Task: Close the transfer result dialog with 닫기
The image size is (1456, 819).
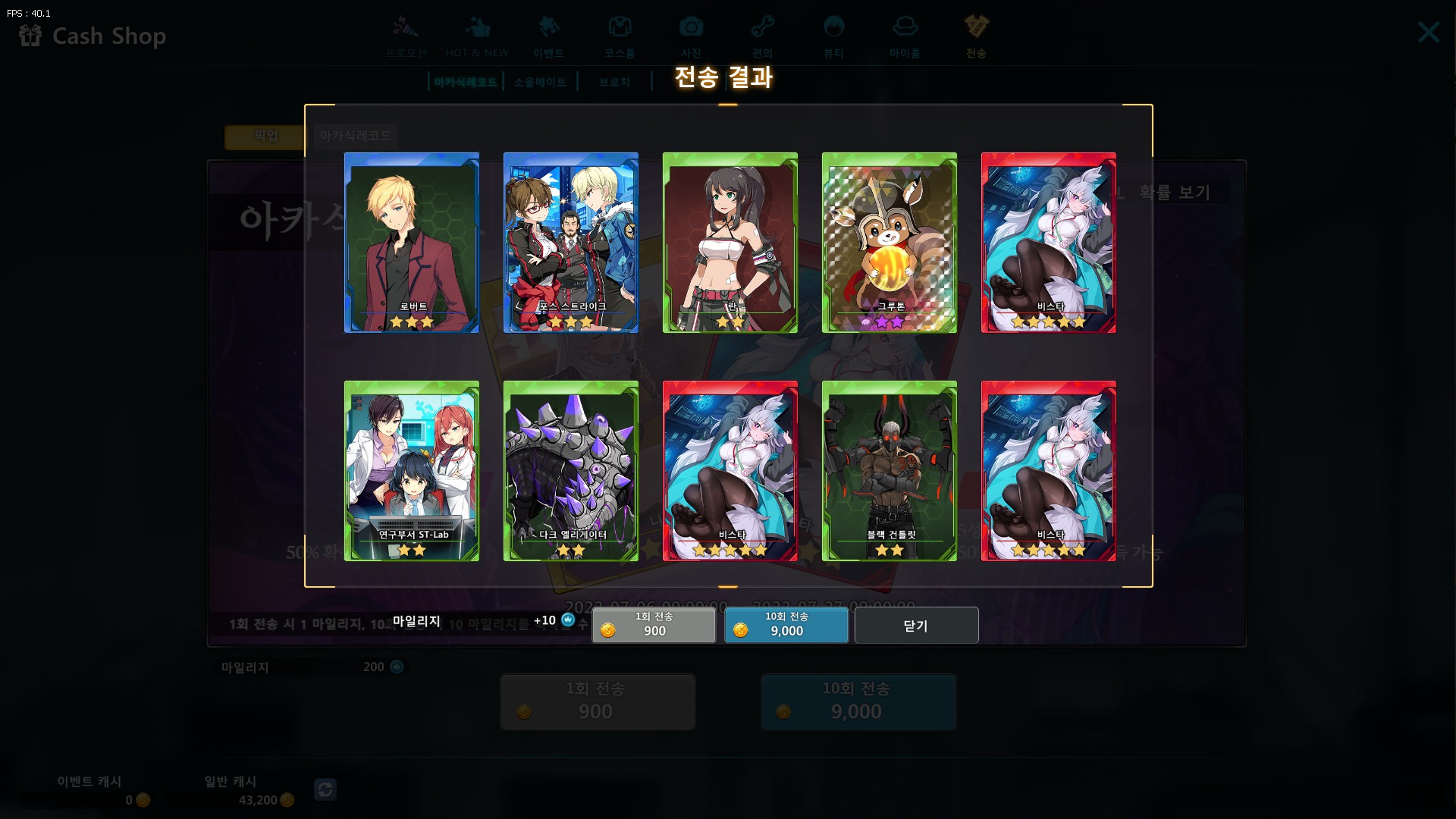Action: [x=916, y=626]
